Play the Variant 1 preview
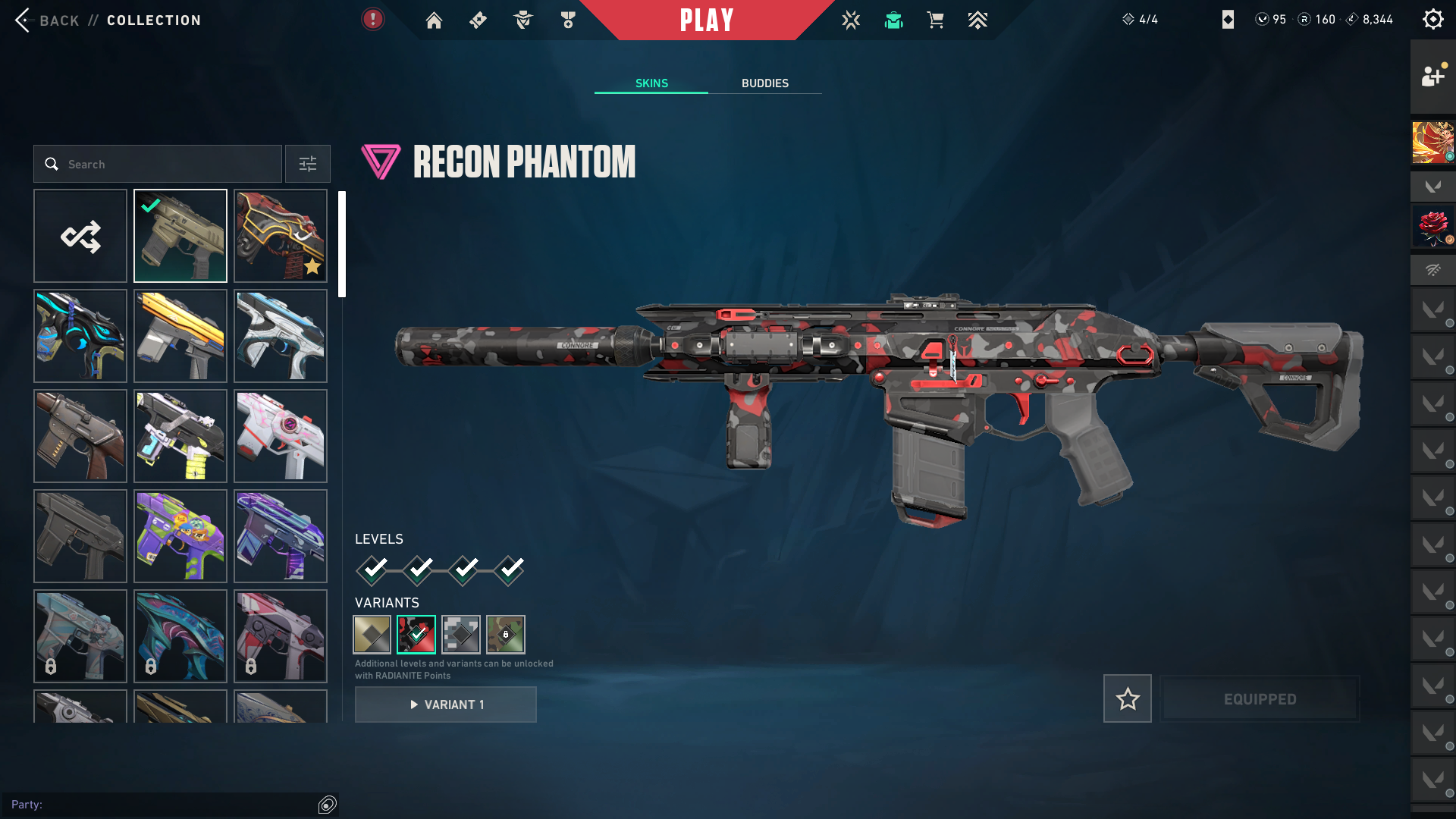This screenshot has width=1456, height=819. tap(446, 704)
